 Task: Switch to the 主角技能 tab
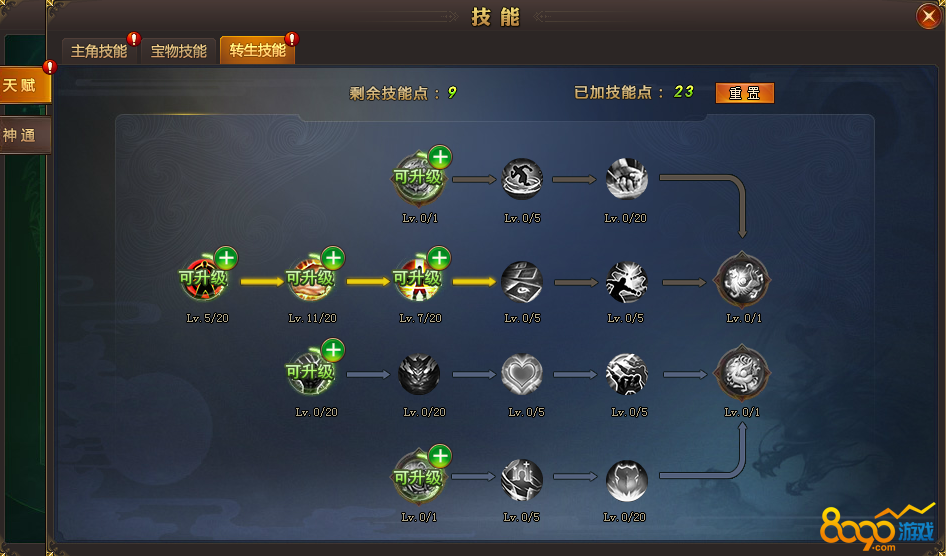click(x=99, y=51)
